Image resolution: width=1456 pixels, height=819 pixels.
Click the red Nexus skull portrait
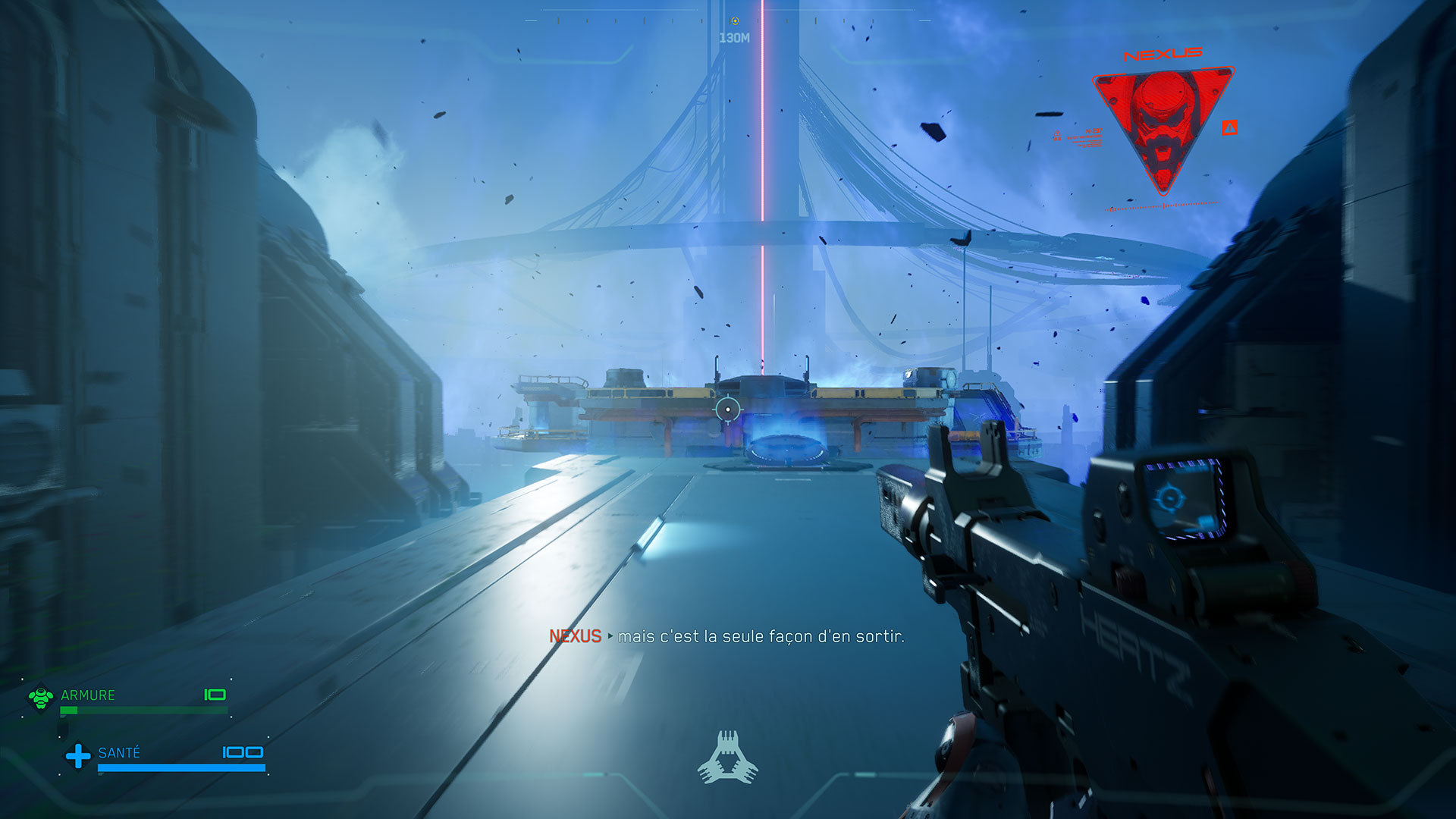point(1163,125)
